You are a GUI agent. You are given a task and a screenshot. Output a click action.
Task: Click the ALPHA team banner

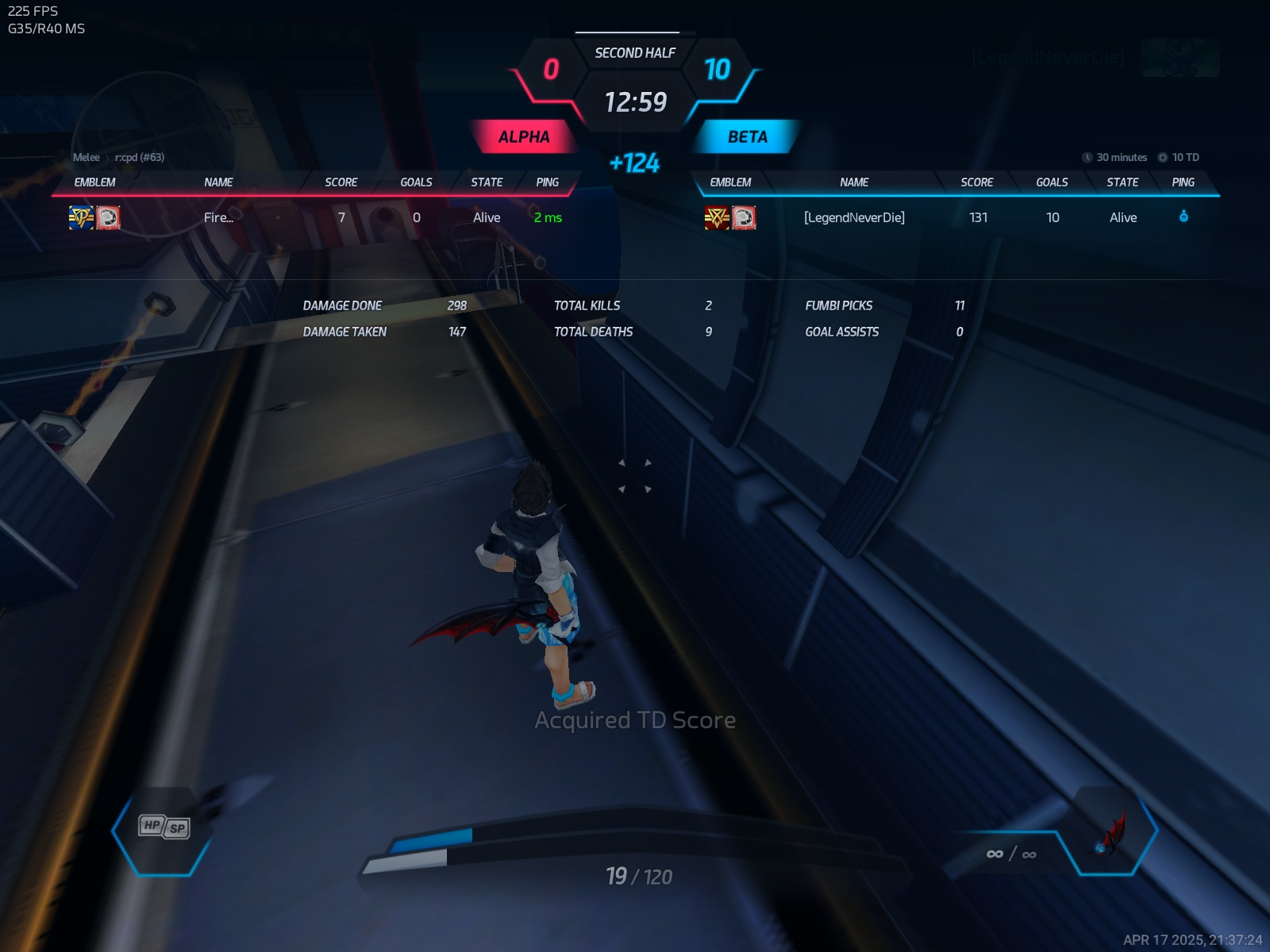523,136
